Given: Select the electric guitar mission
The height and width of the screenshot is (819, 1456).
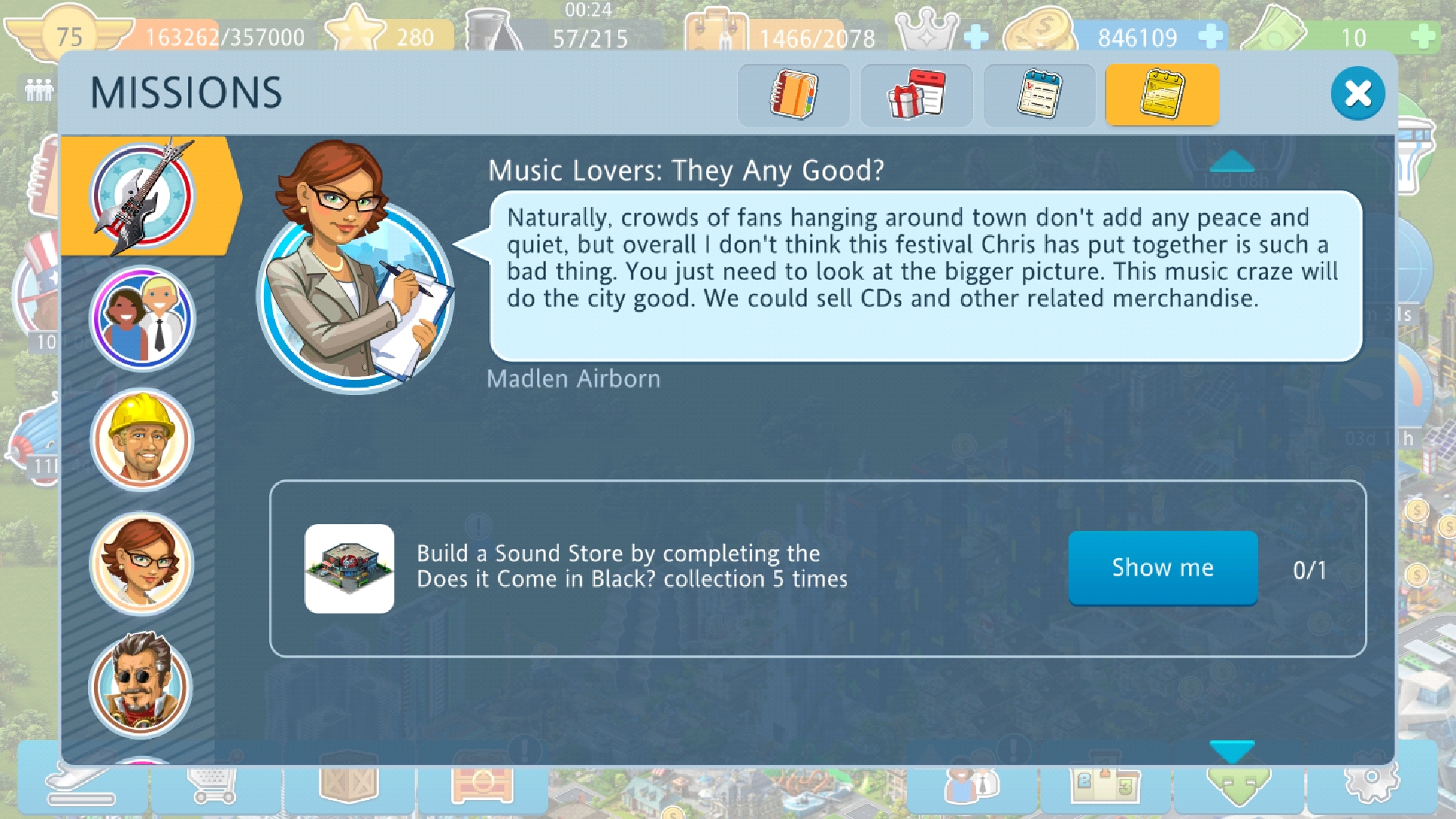Looking at the screenshot, I should (x=143, y=196).
